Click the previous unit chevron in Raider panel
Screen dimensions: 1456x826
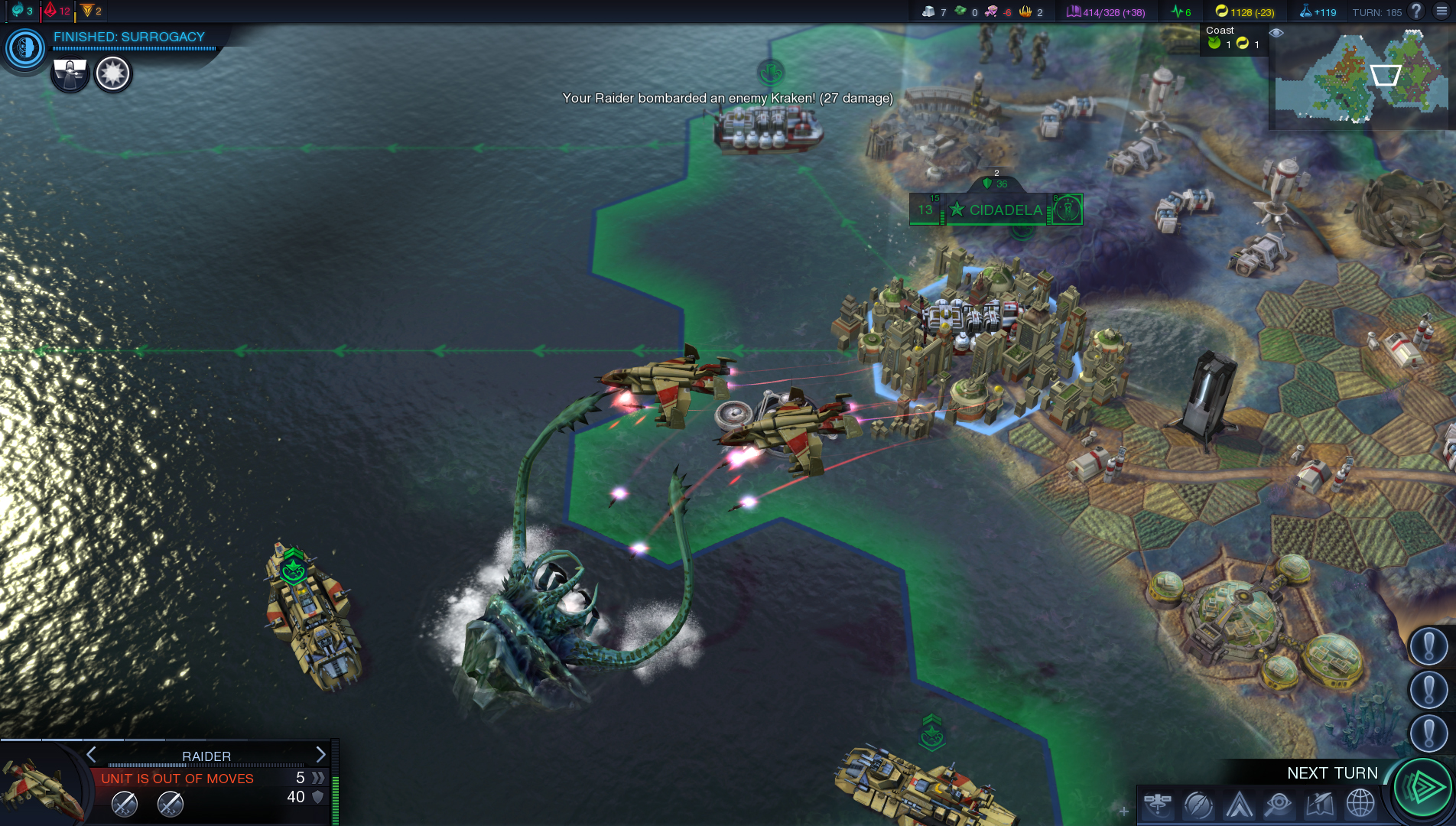click(92, 755)
